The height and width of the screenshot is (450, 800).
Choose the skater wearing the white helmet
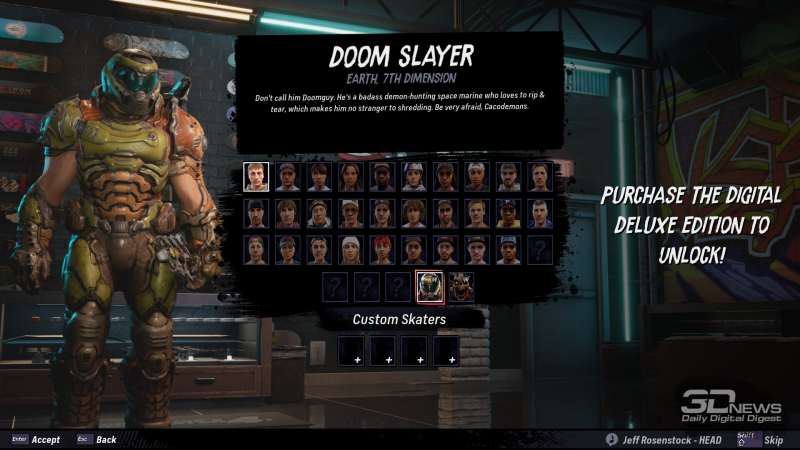click(413, 177)
